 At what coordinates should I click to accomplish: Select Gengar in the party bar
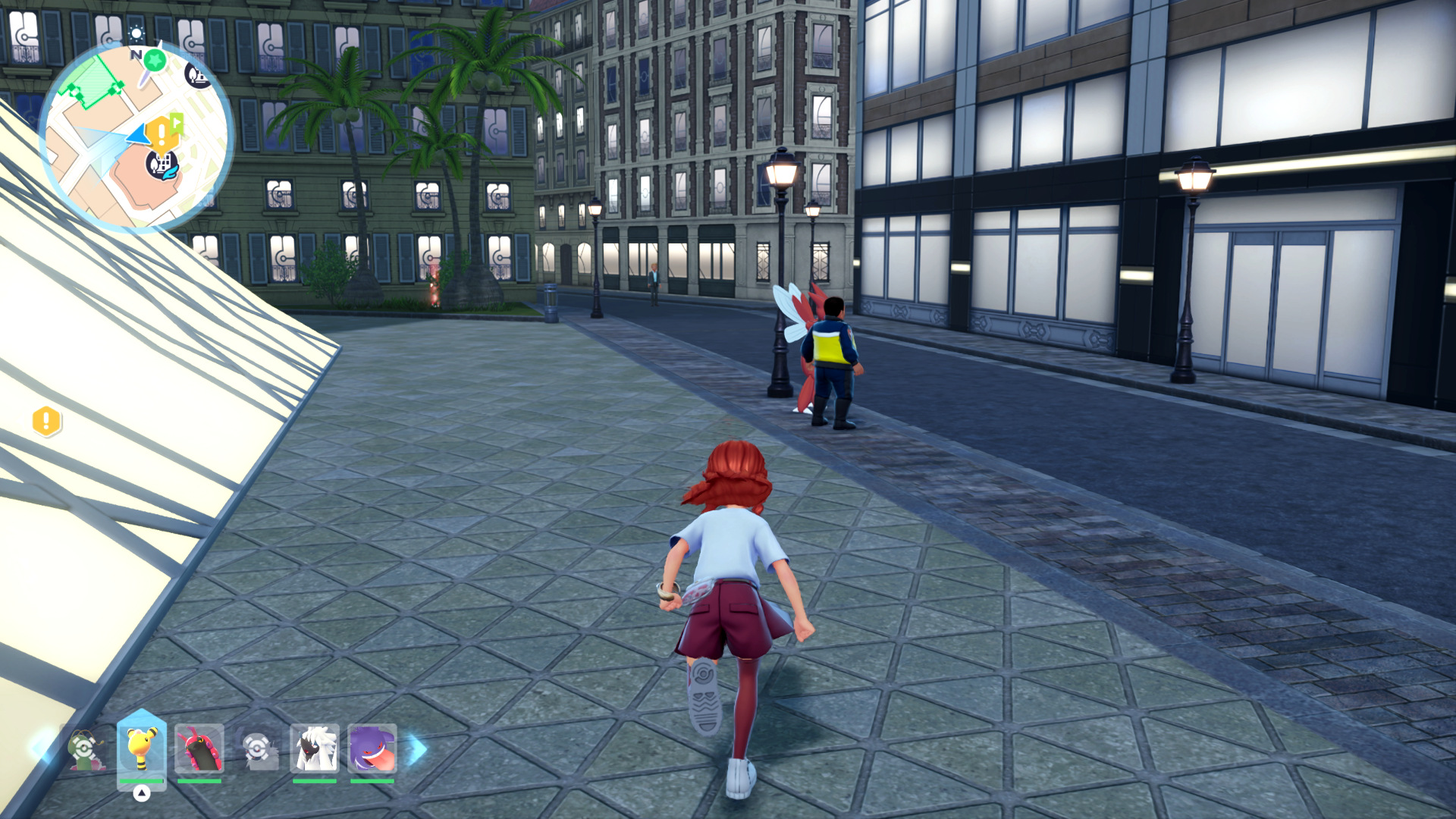(x=372, y=749)
